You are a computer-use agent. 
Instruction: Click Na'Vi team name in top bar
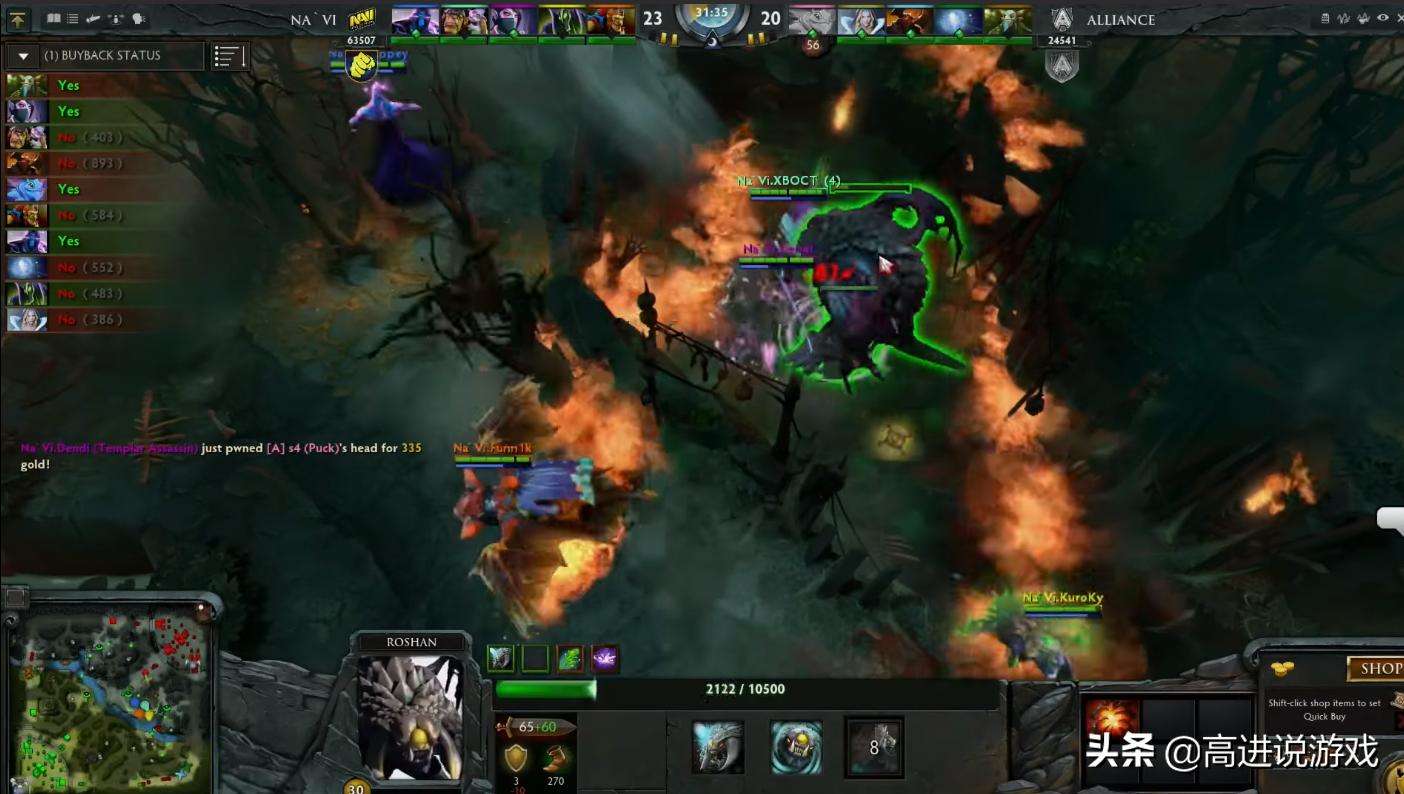tap(312, 19)
